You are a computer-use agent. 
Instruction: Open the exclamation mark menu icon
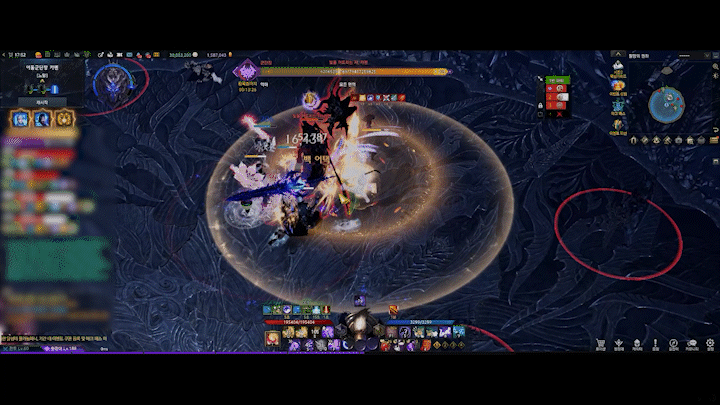pos(655,343)
